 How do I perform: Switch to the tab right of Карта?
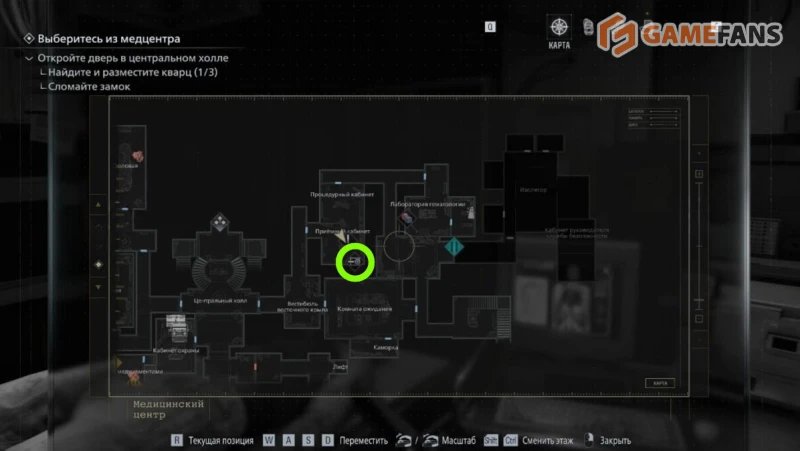point(590,27)
